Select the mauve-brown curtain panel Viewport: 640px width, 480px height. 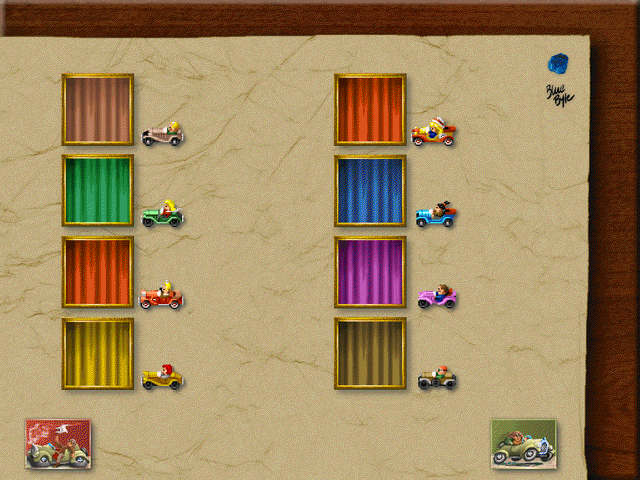tap(98, 109)
